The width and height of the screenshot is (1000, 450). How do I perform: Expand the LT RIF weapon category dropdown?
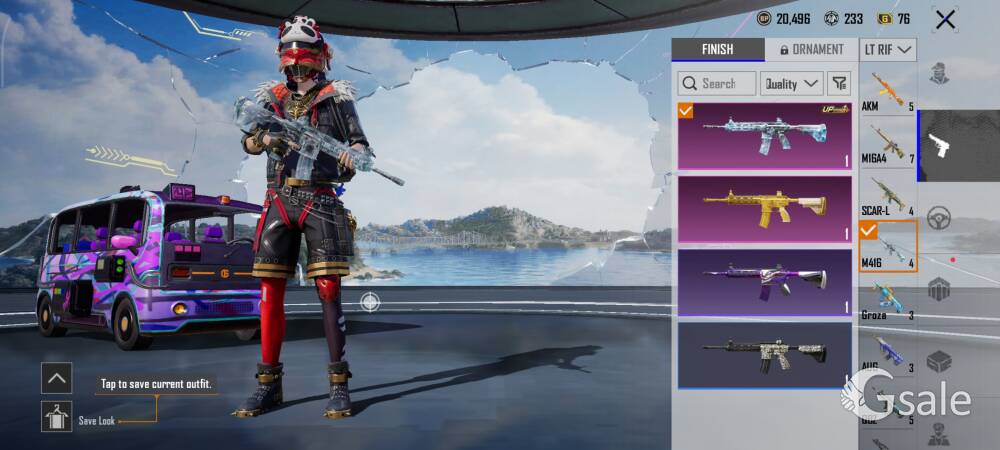tap(887, 49)
